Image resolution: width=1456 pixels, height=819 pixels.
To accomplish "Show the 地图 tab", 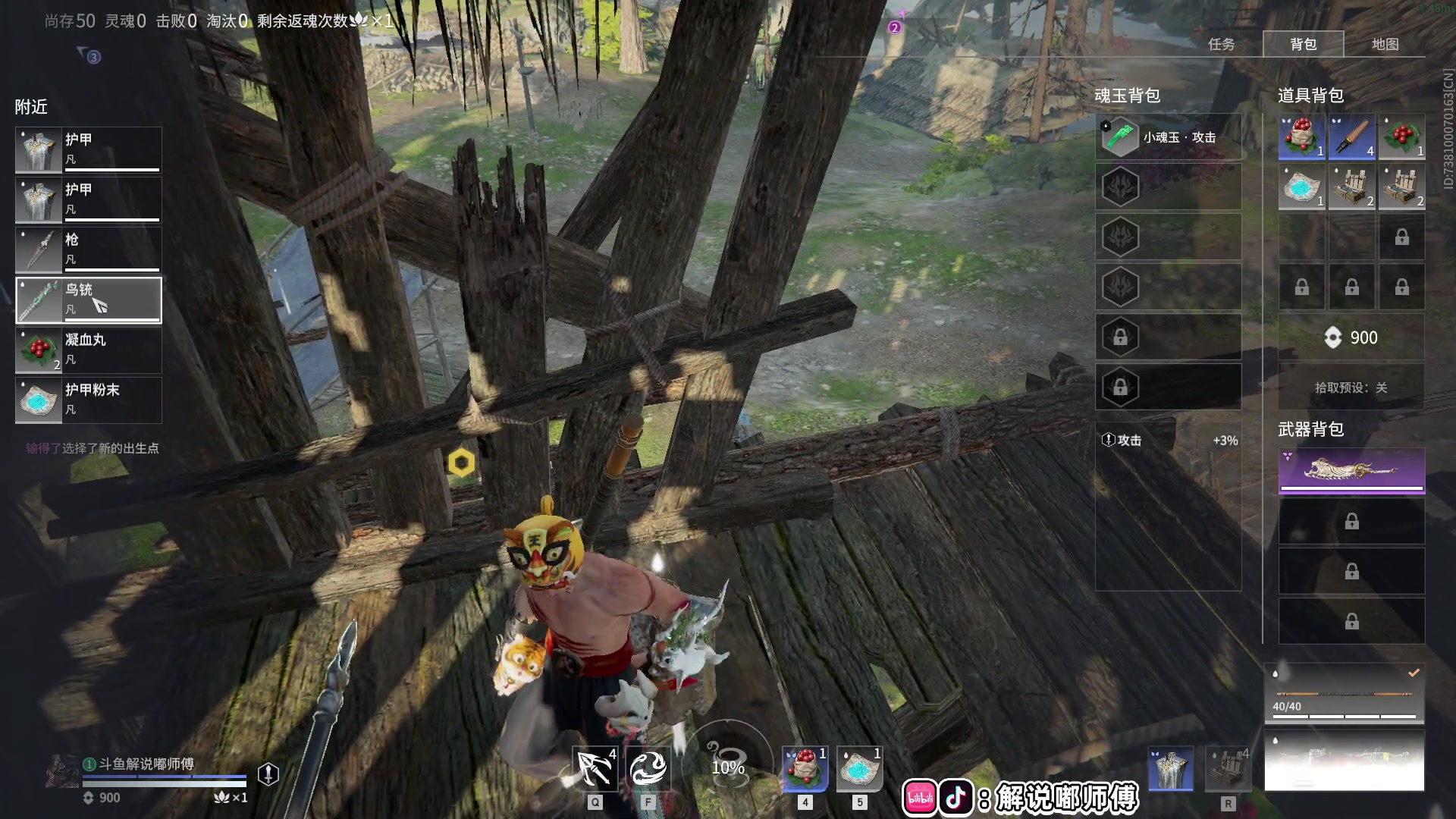I will click(x=1385, y=44).
